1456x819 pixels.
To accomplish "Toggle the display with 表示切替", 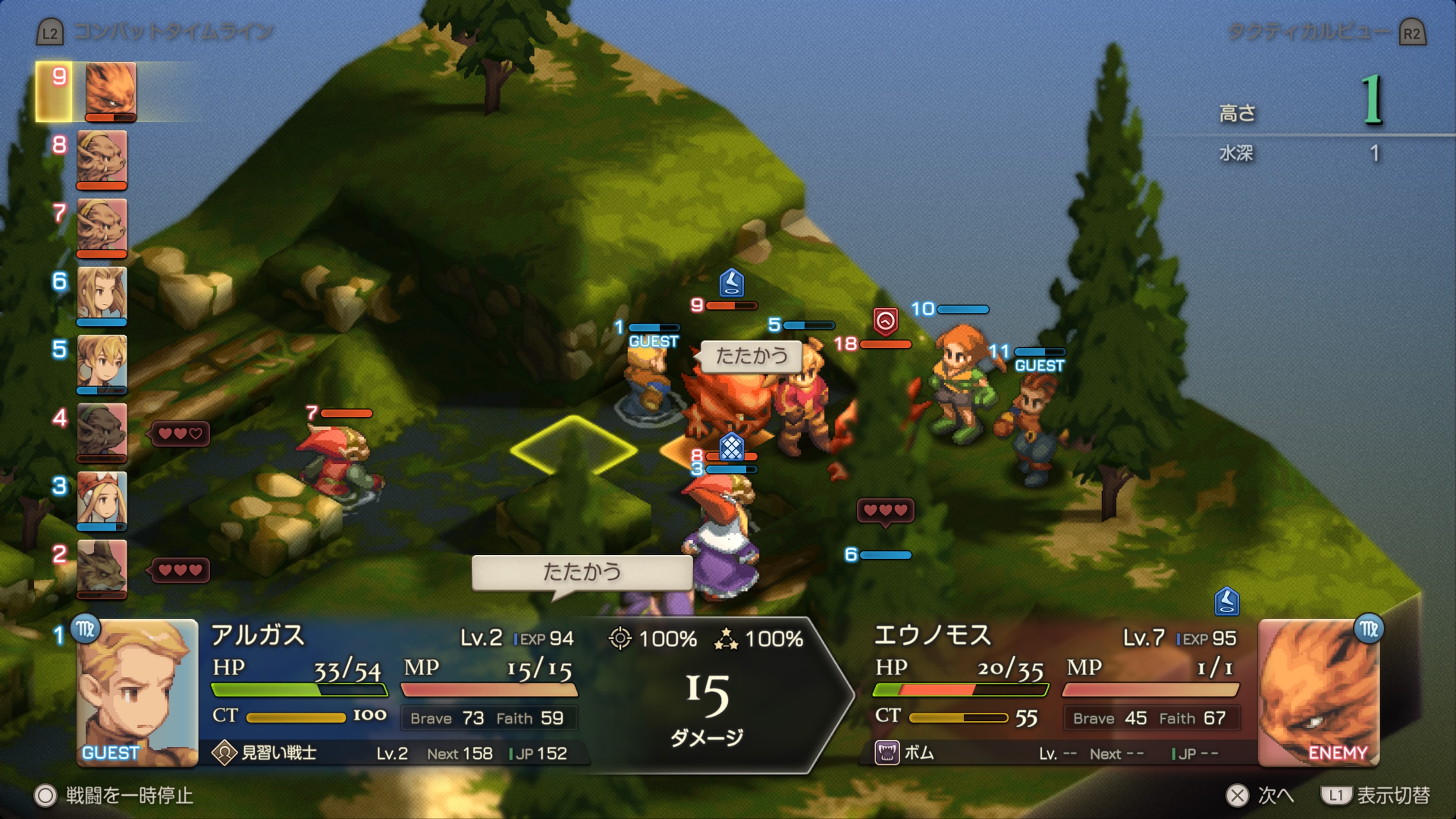I will tap(1375, 795).
